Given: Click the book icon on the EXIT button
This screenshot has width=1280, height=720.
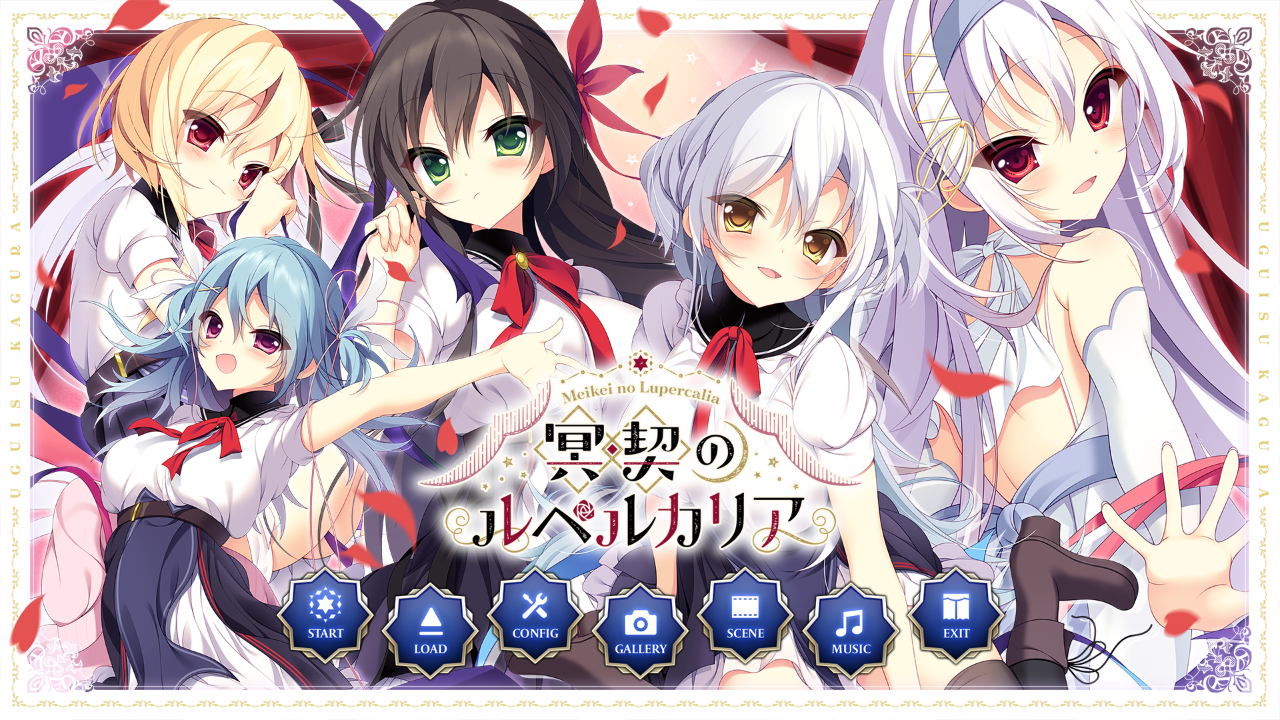Looking at the screenshot, I should 955,605.
